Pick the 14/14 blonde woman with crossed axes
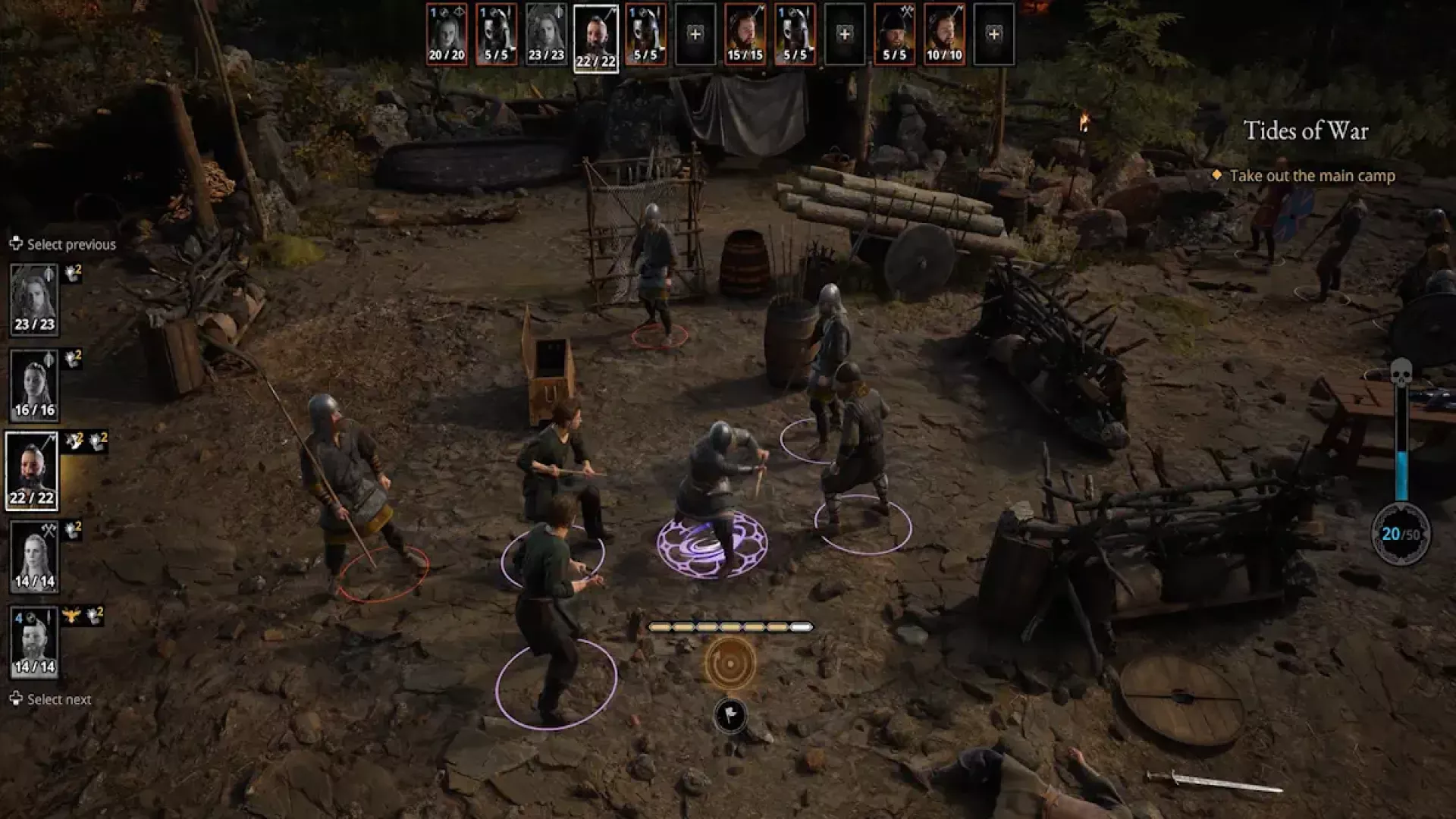 (34, 557)
